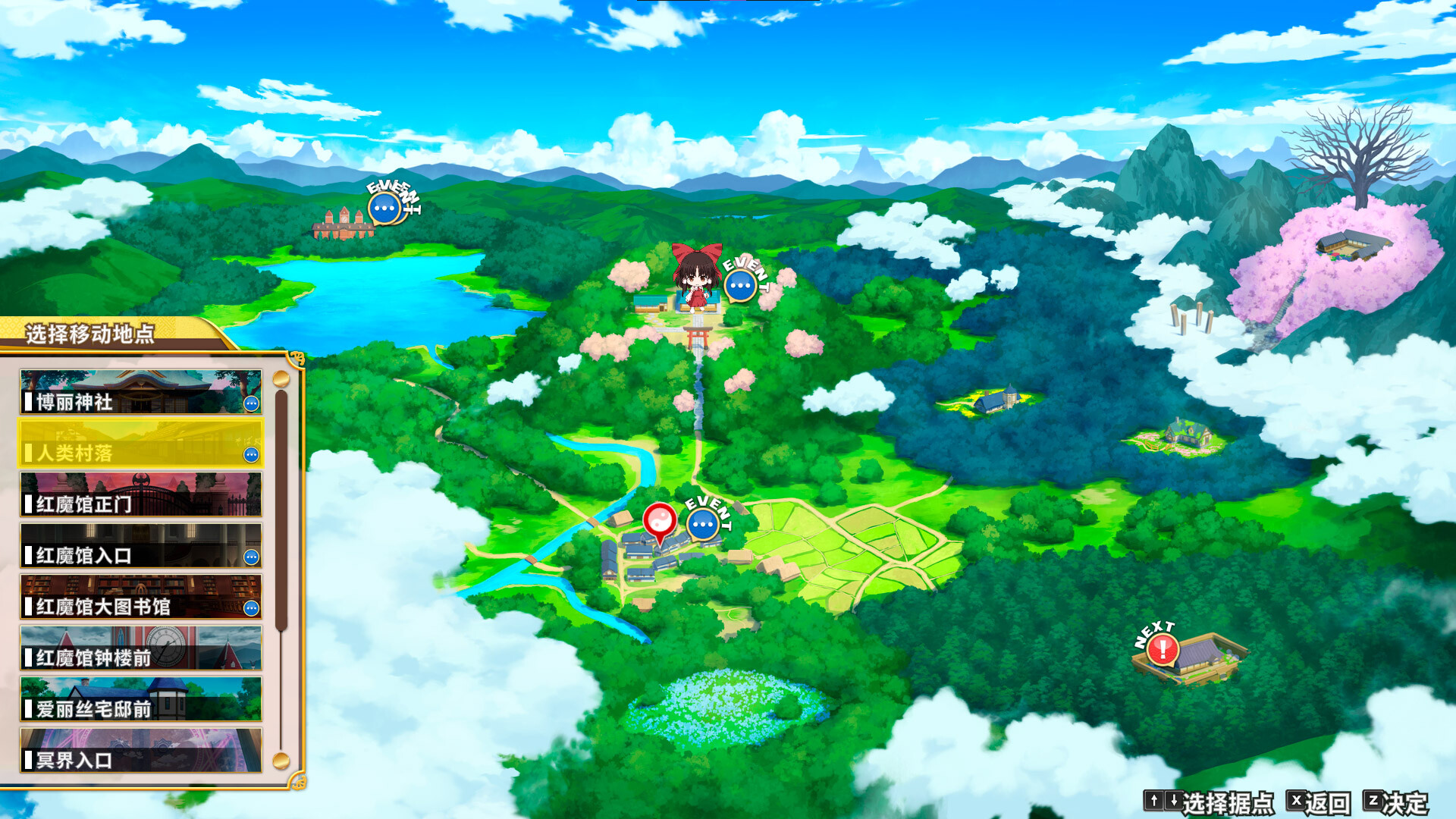Click the red location pin on the village
The height and width of the screenshot is (819, 1456).
(x=659, y=522)
